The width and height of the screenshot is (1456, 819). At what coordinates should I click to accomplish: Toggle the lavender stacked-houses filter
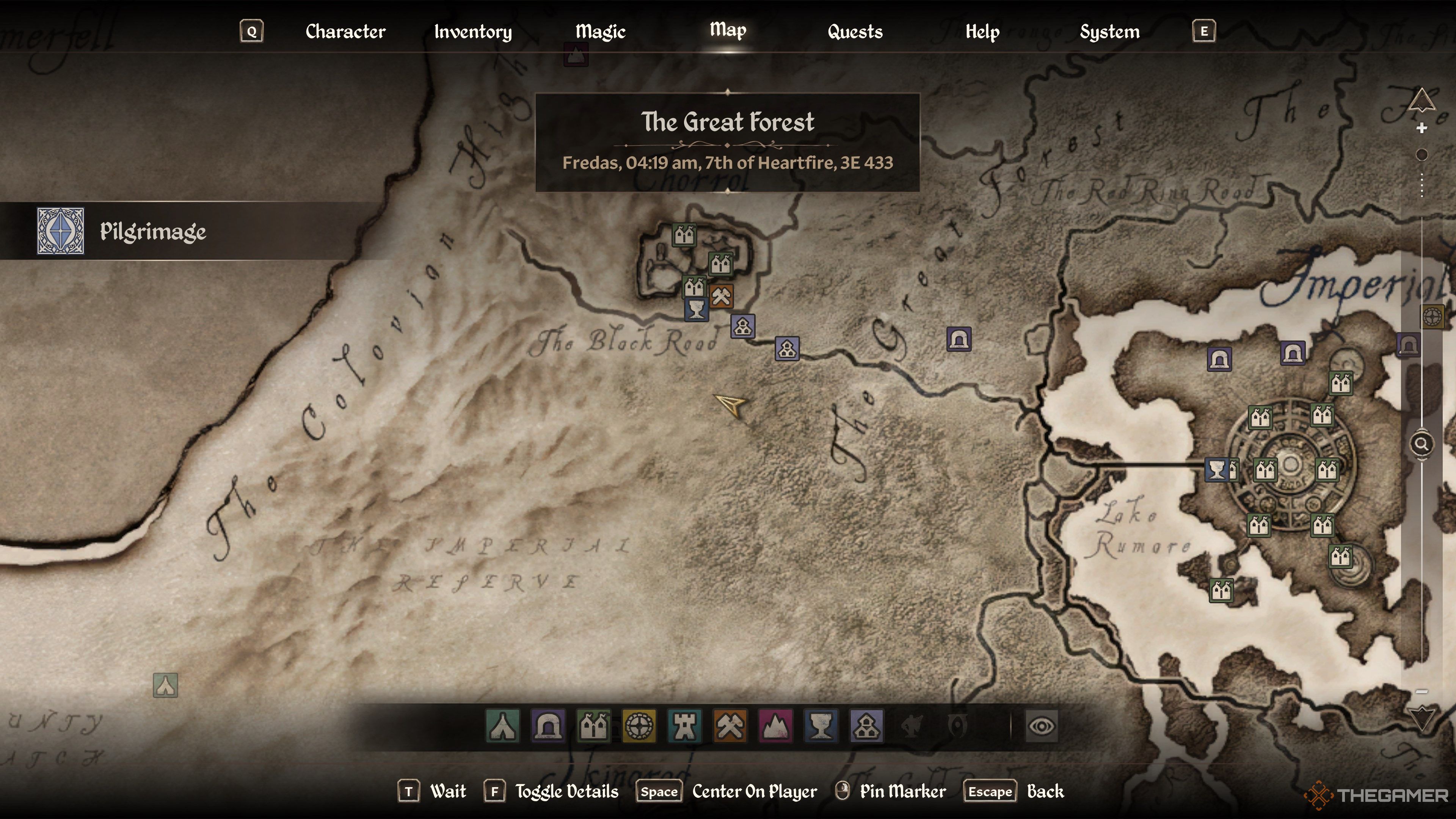coord(866,726)
